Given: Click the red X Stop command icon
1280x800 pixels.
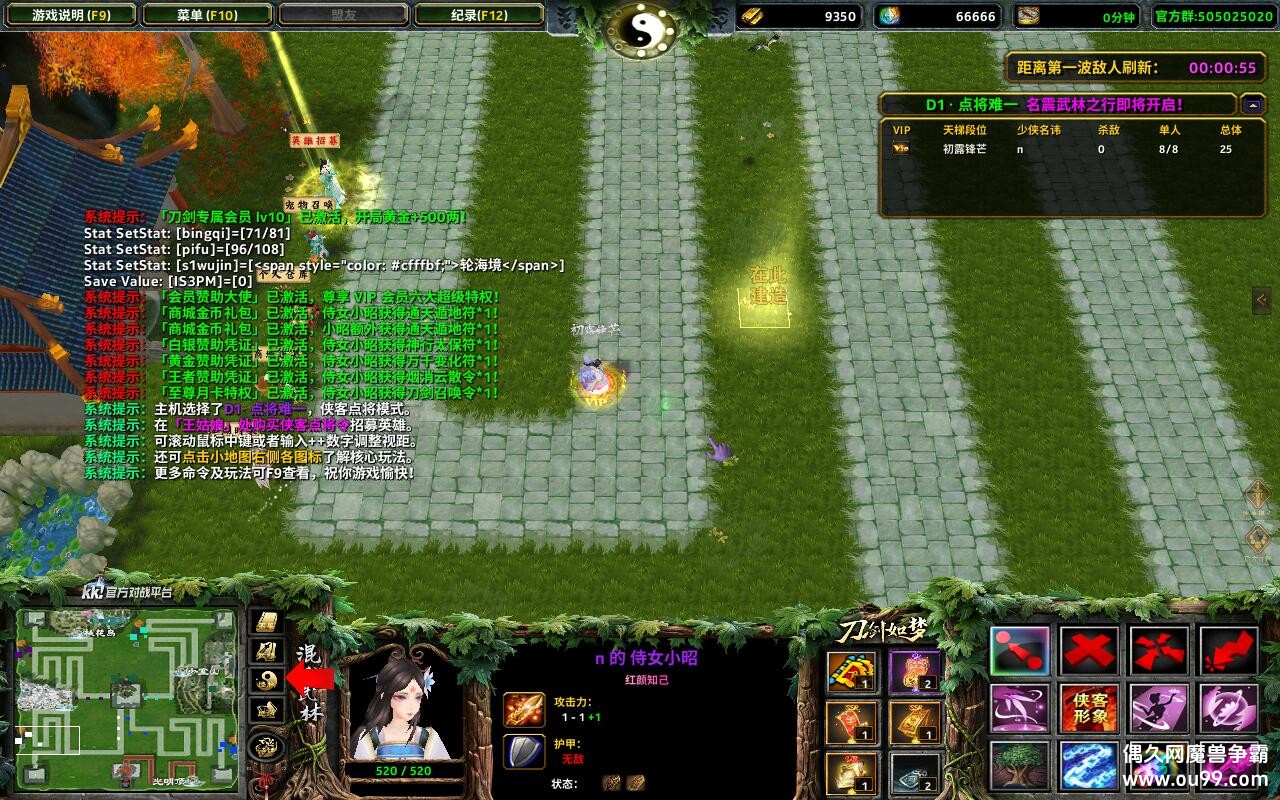Looking at the screenshot, I should pyautogui.click(x=1090, y=652).
